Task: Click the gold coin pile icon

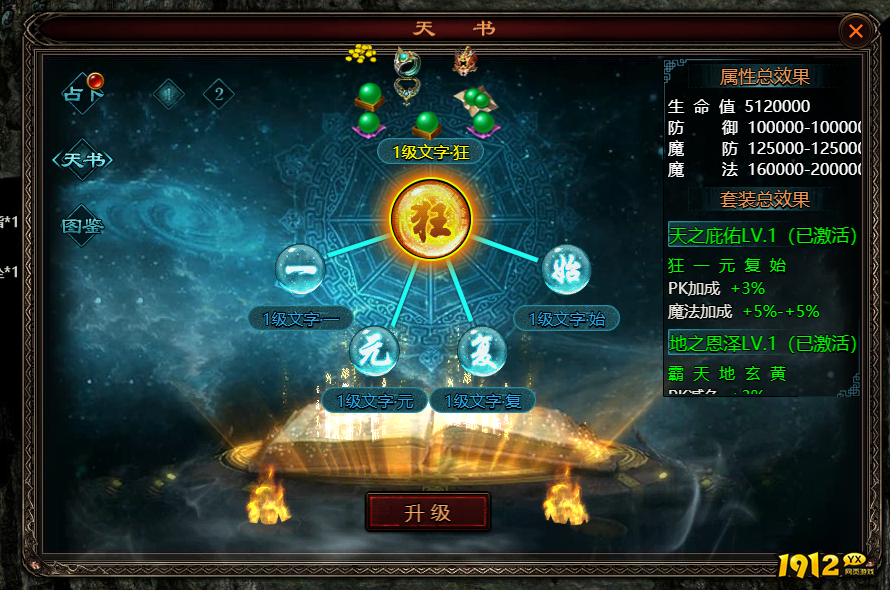Action: tap(361, 54)
